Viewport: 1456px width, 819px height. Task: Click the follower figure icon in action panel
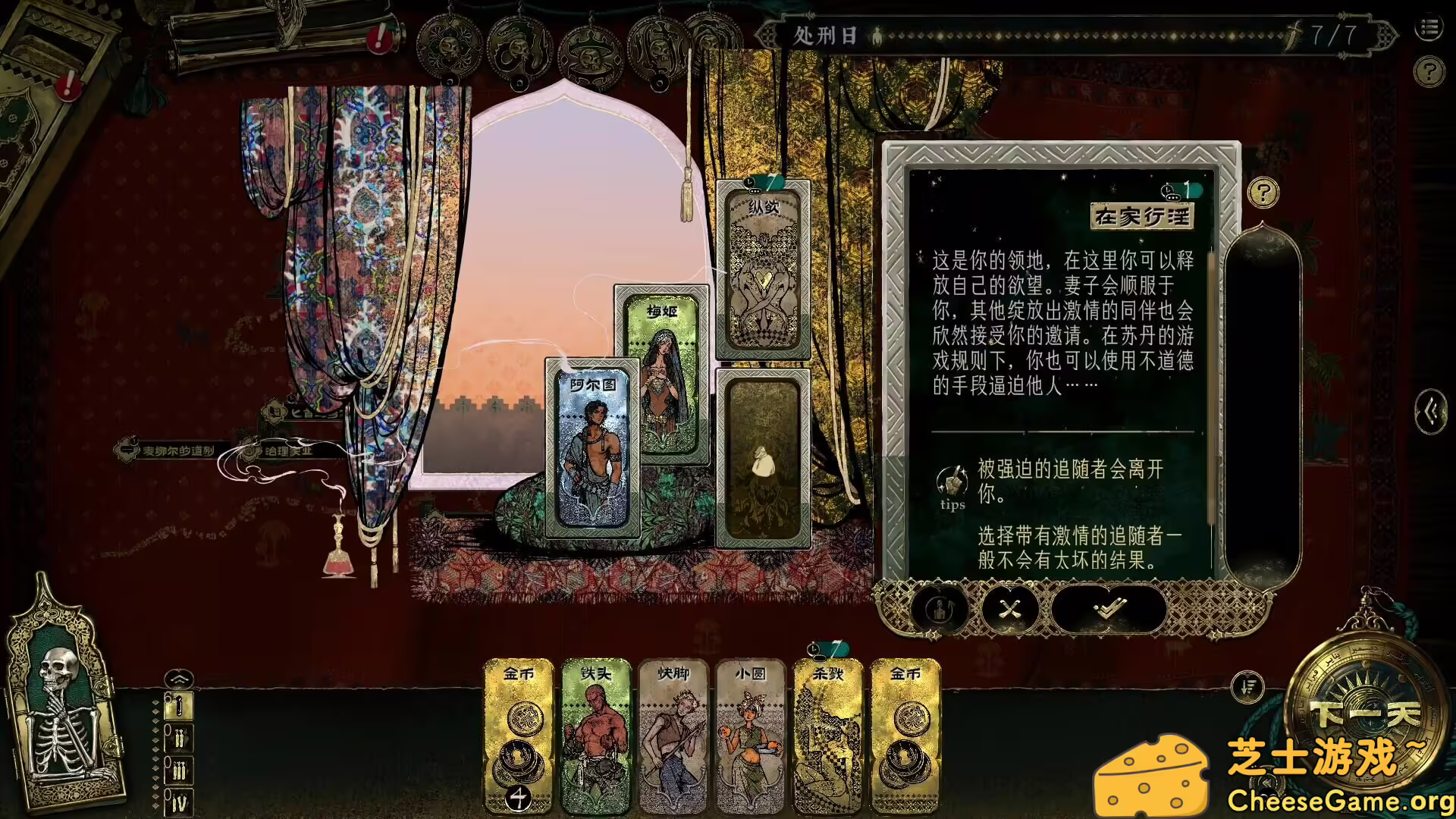pos(938,610)
